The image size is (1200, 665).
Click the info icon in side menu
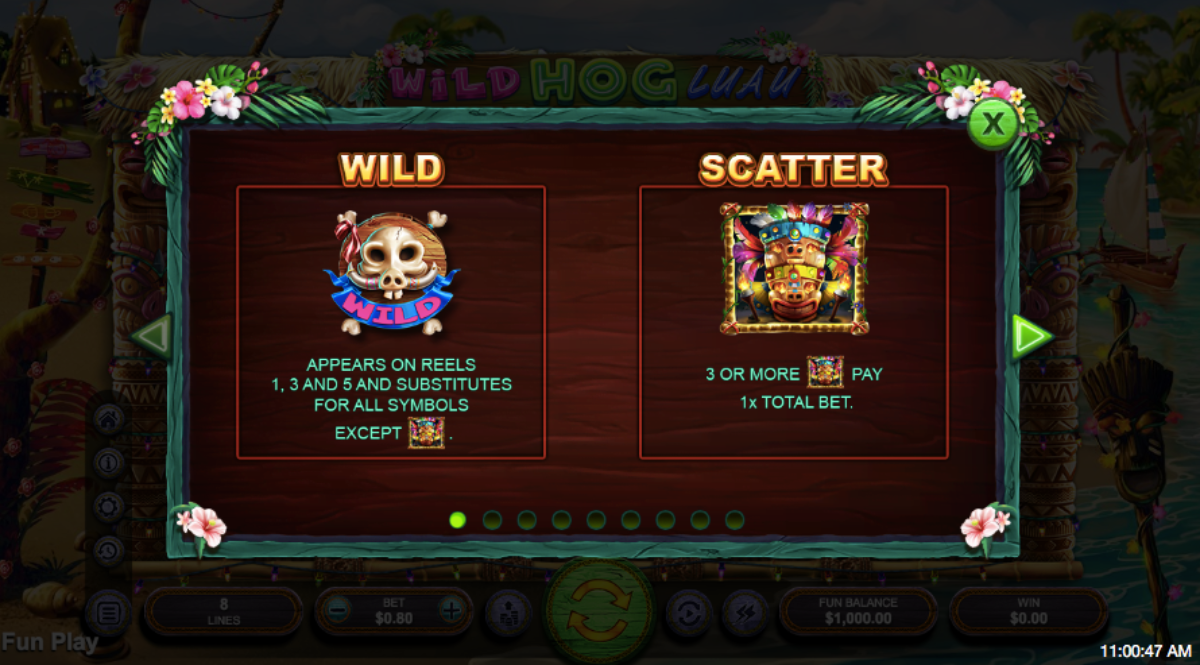(108, 462)
